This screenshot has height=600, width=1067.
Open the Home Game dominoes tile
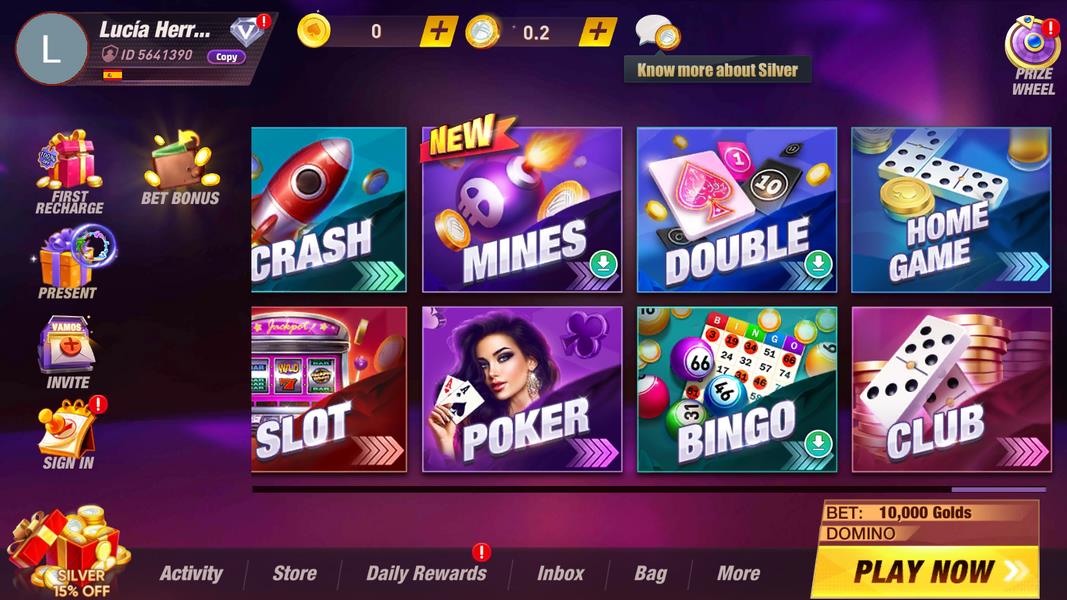click(x=950, y=210)
